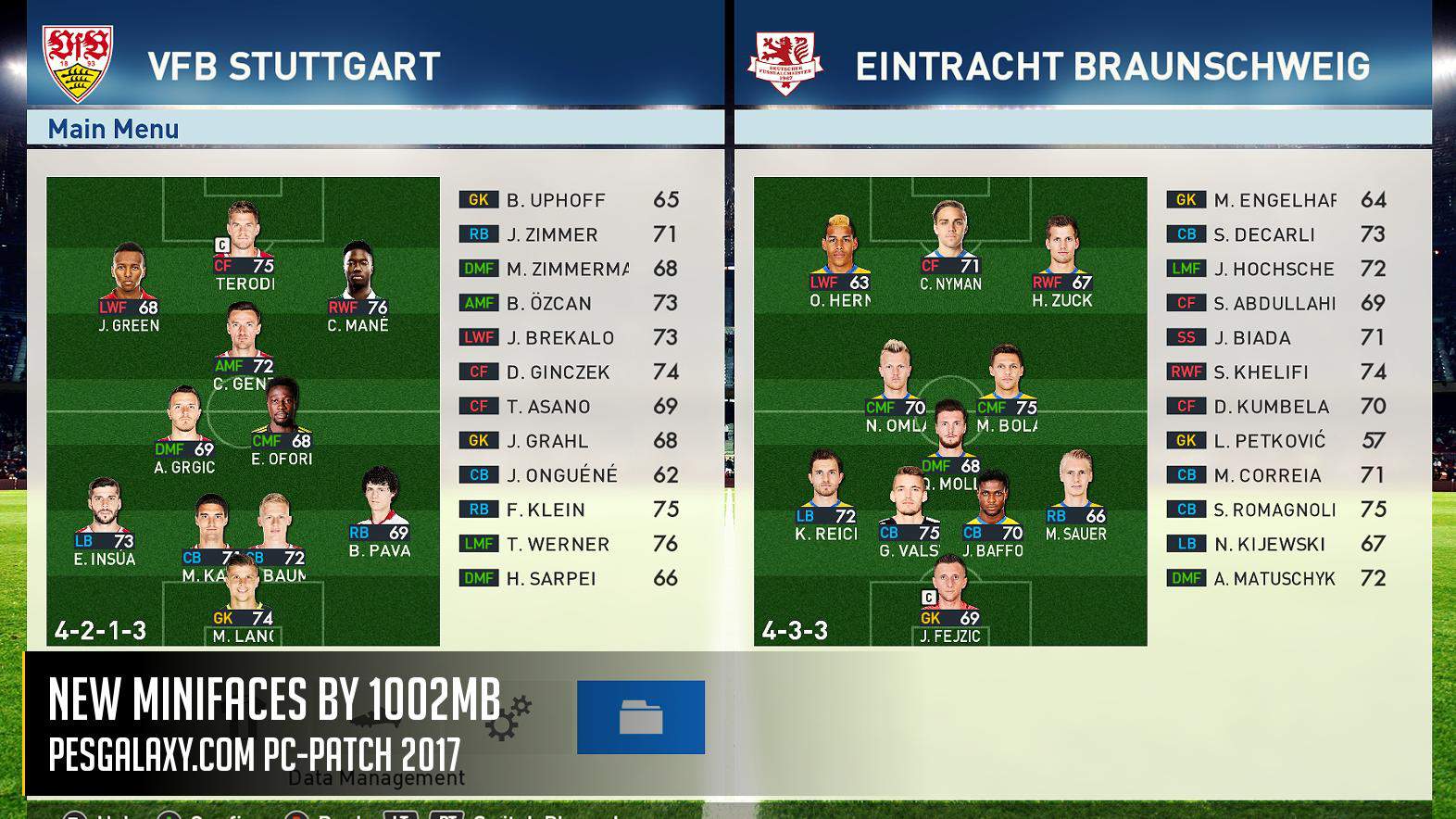Select Stuttgart right back B. Pavard

[379, 513]
